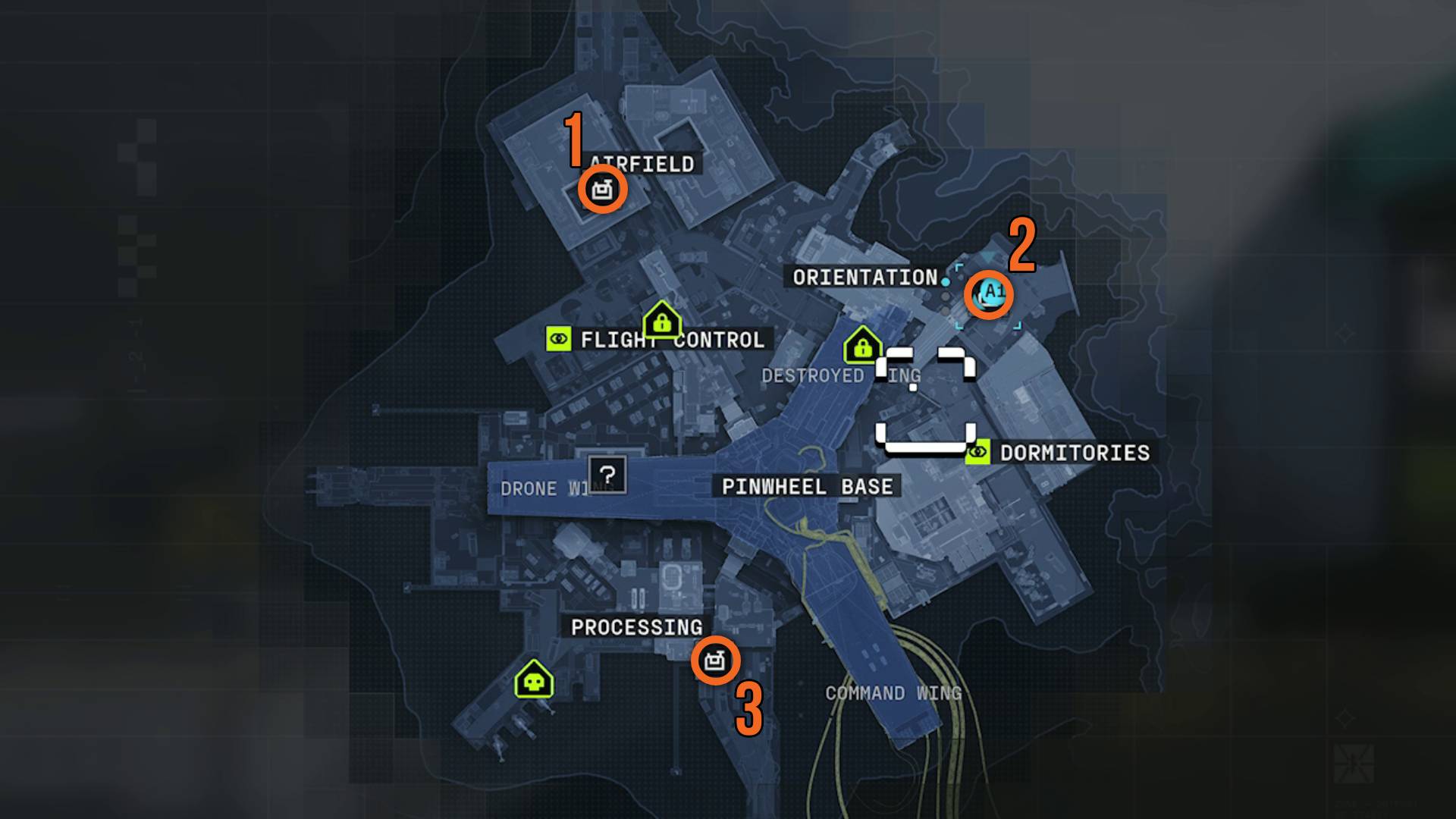
Task: Toggle the cyan dot marker near Orientation
Action: coord(946,281)
